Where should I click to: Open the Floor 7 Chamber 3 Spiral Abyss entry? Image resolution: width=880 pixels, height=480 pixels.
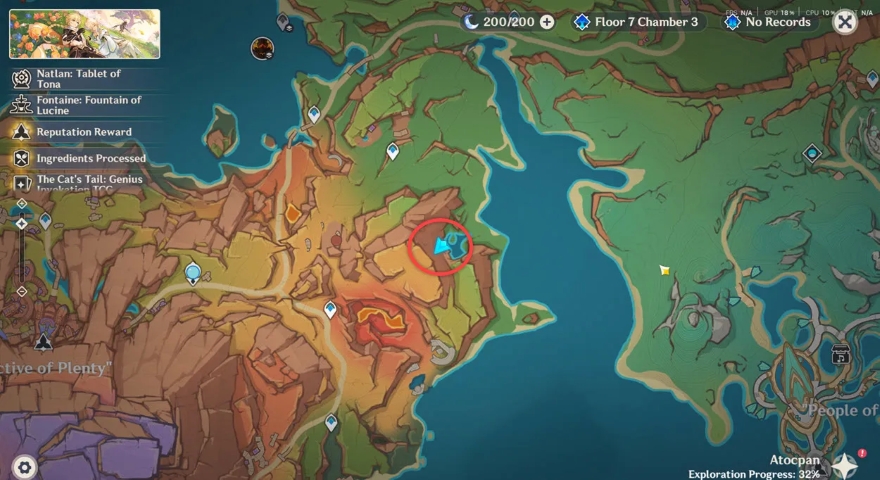636,22
